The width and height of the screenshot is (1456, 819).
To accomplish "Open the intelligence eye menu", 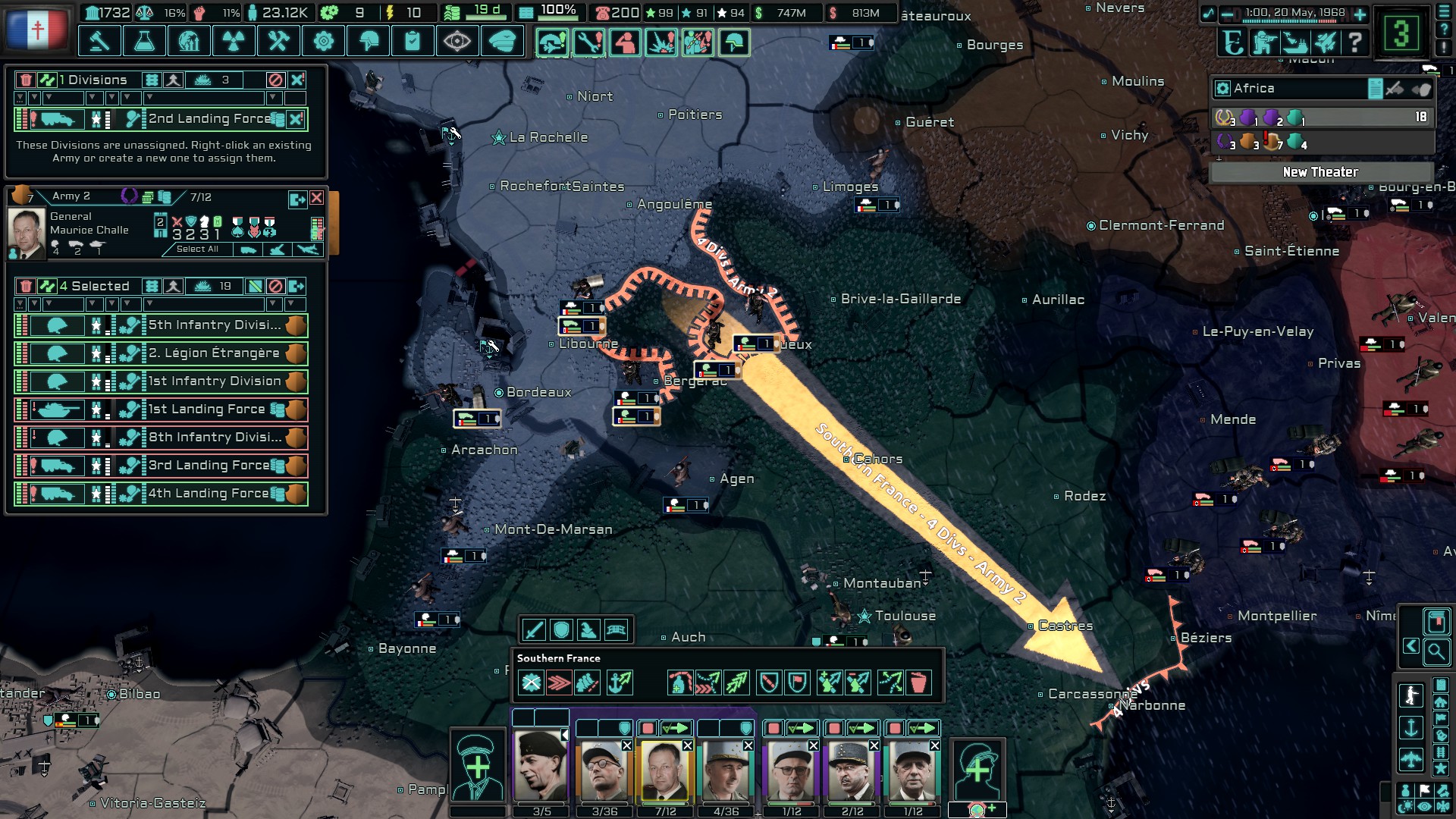I will [457, 41].
